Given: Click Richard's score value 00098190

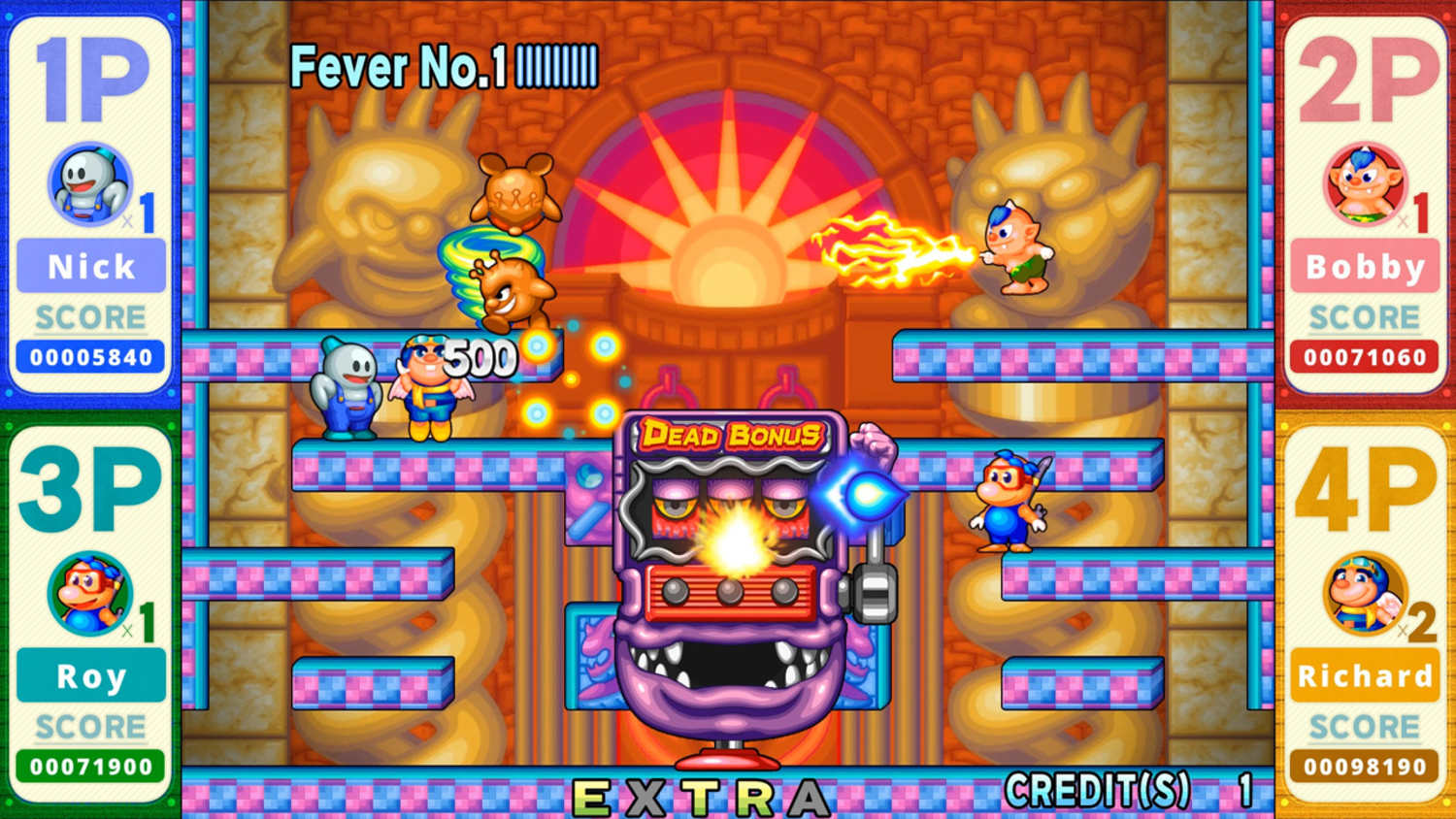Looking at the screenshot, I should pyautogui.click(x=1363, y=767).
